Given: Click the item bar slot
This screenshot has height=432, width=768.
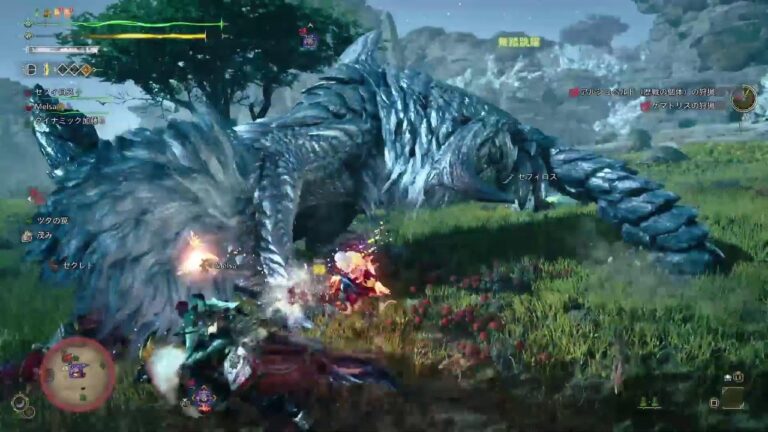Looking at the screenshot, I should pos(733,397).
